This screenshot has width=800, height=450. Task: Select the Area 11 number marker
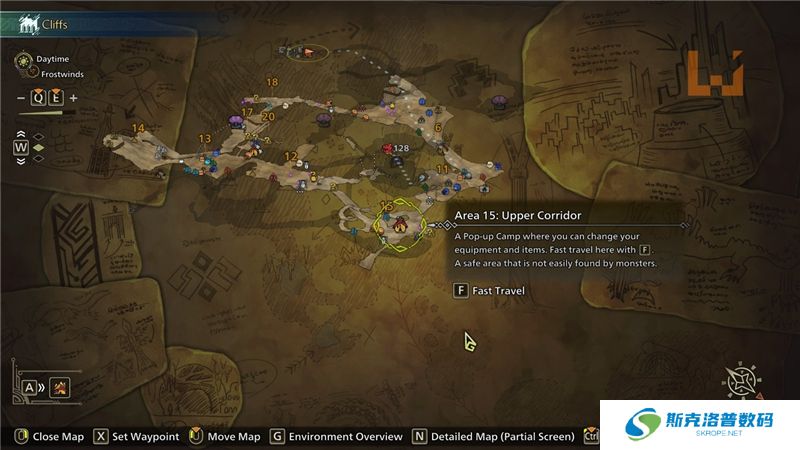[442, 170]
